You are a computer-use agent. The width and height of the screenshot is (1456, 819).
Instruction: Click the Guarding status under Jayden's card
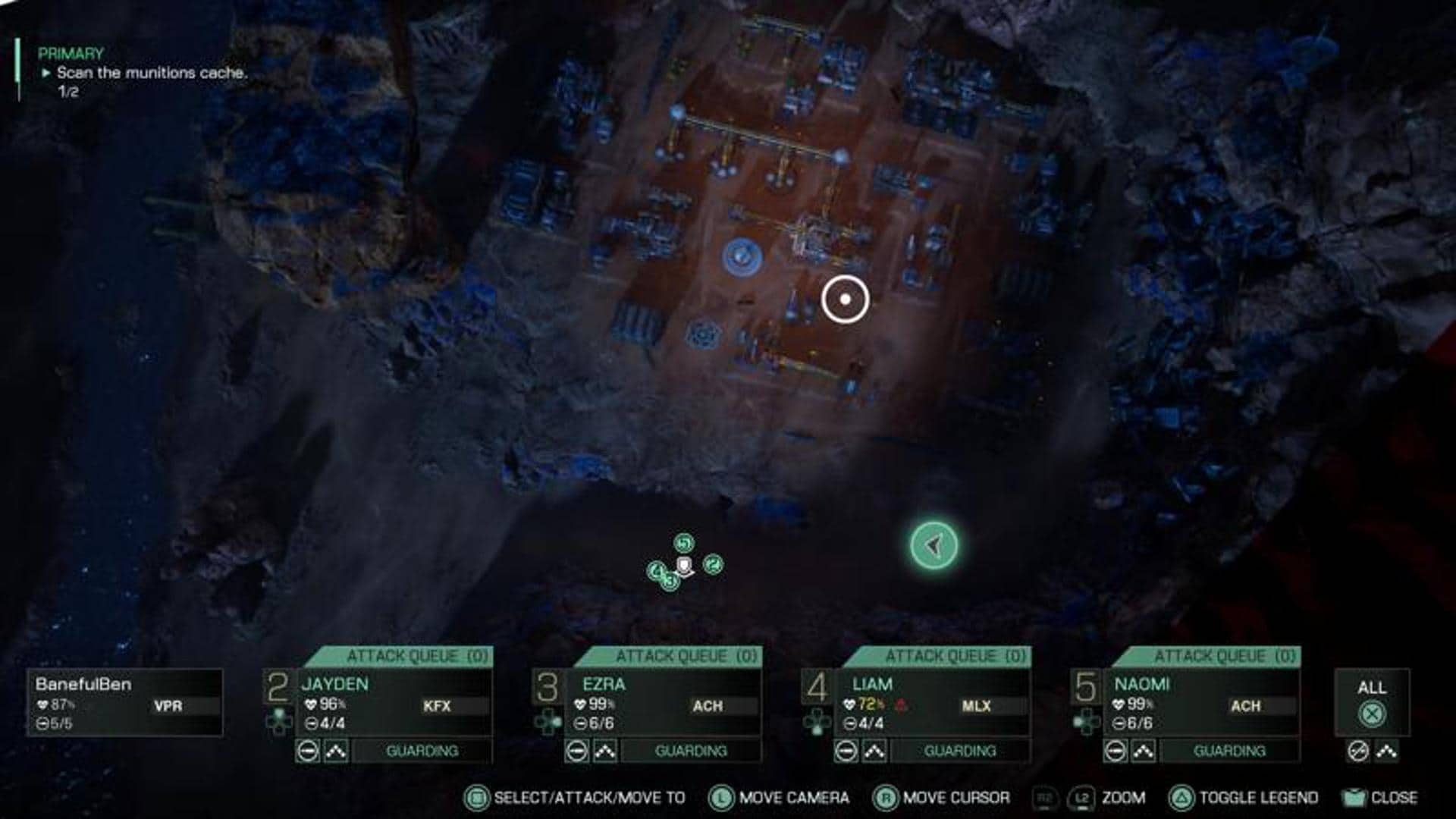(x=422, y=752)
